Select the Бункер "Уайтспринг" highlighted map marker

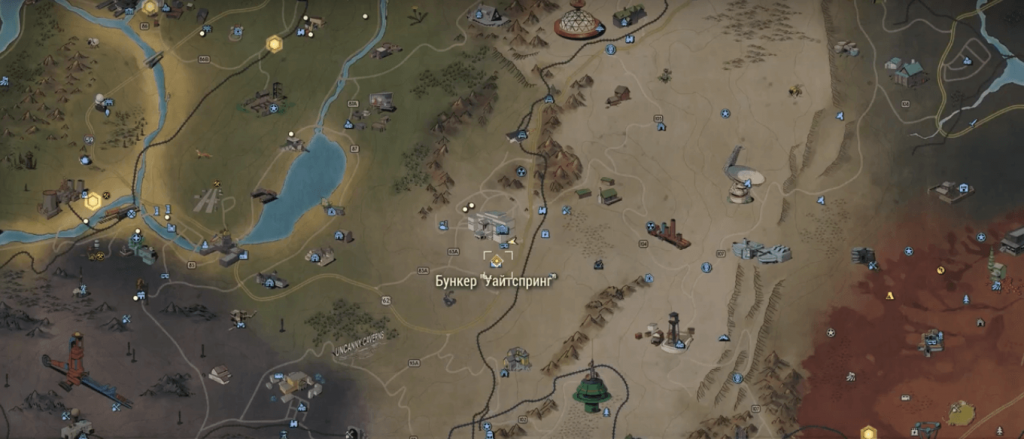[x=495, y=259]
